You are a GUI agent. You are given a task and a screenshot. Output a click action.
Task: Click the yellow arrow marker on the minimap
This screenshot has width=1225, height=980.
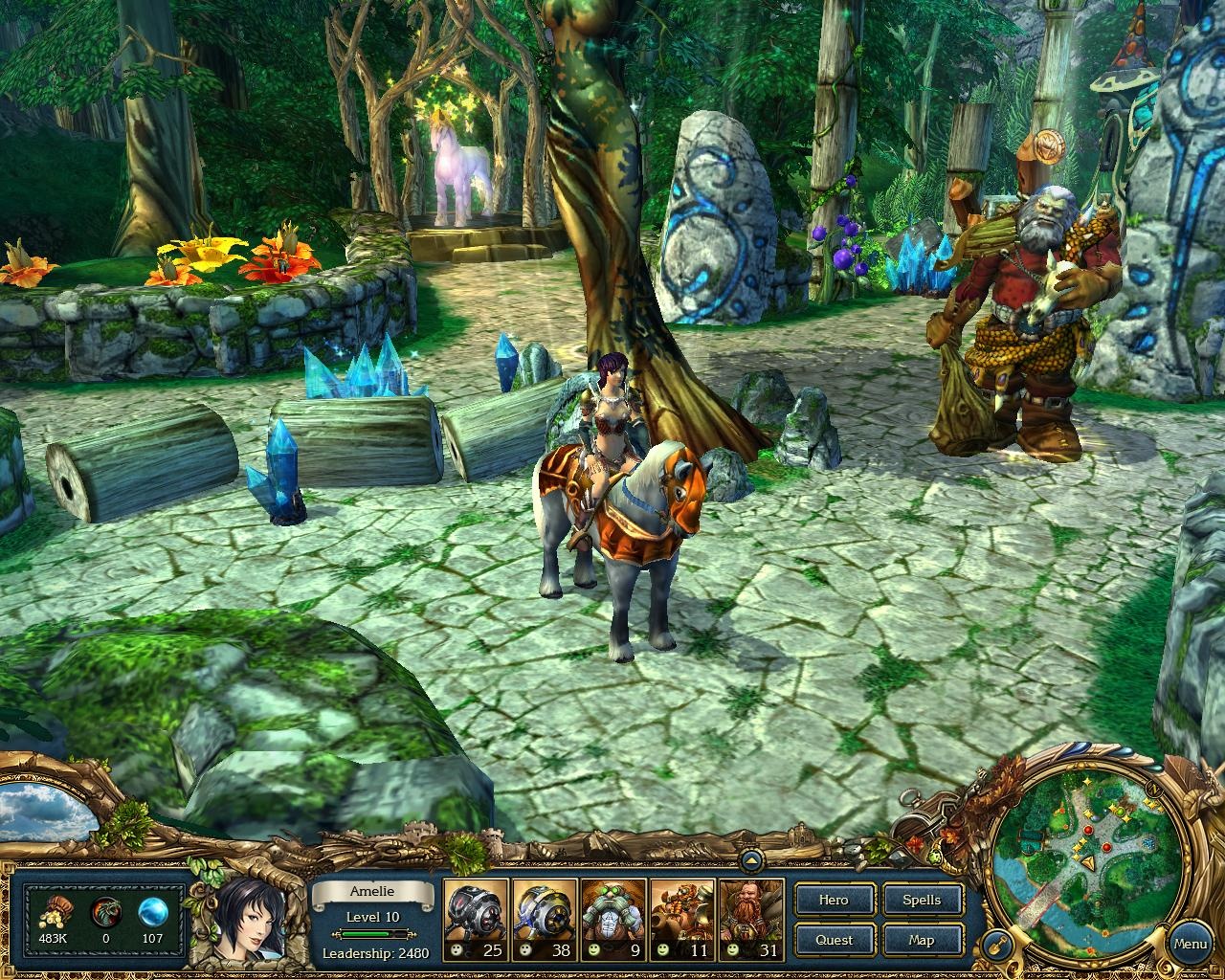point(1089,861)
